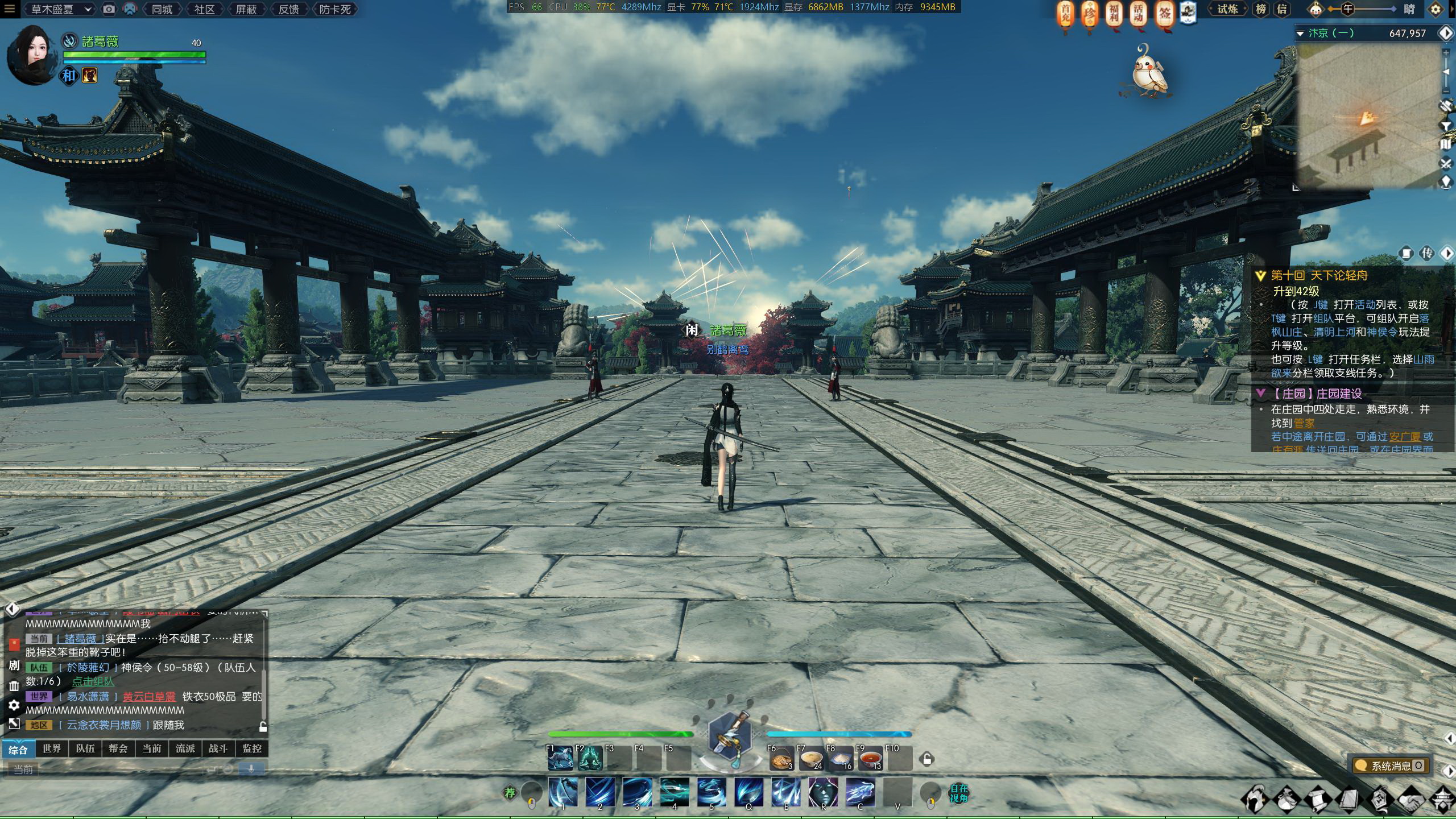1456x819 pixels.
Task: Open the 社区 community menu
Action: pos(204,9)
